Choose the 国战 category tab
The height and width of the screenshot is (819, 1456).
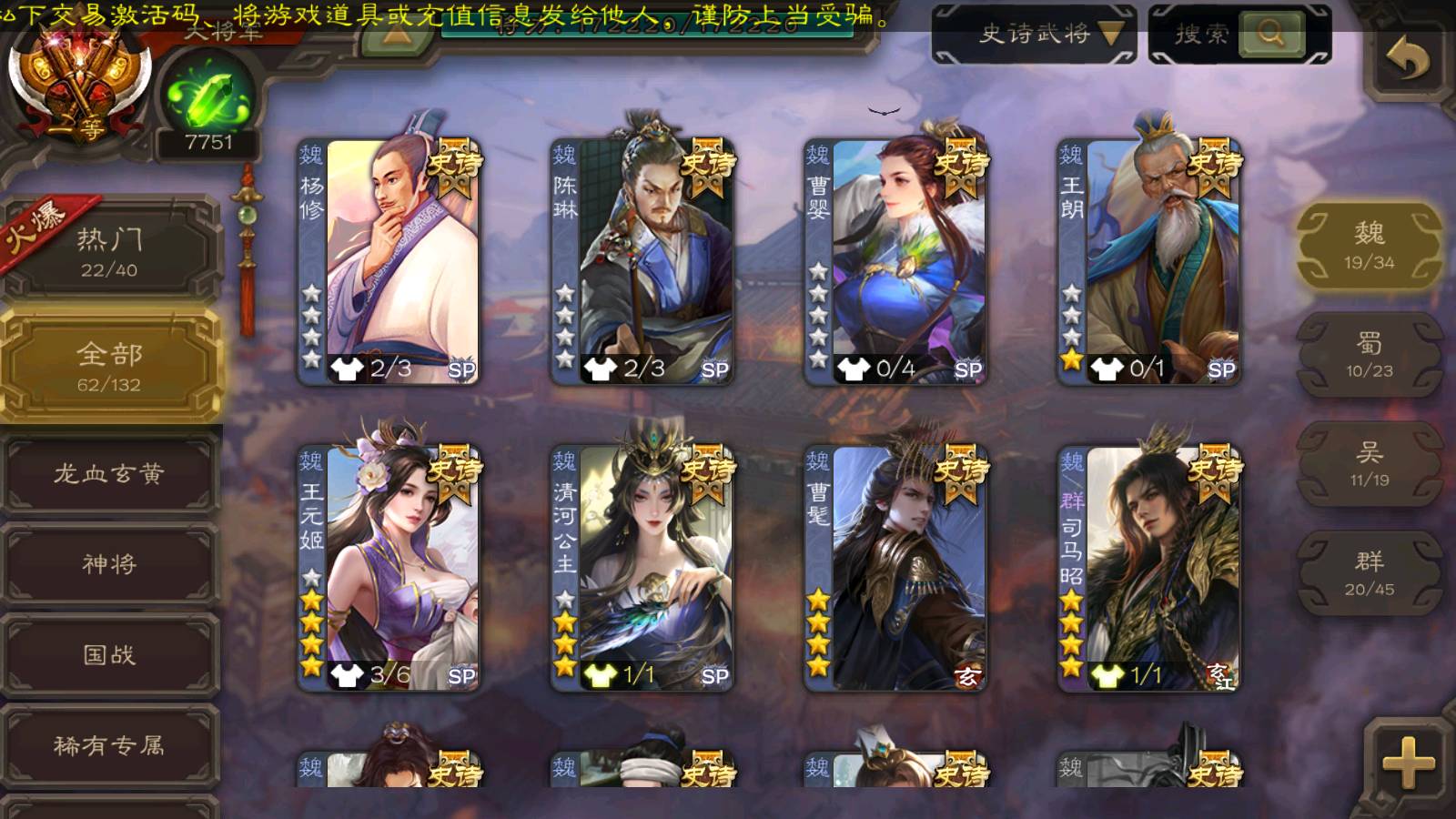tap(109, 655)
